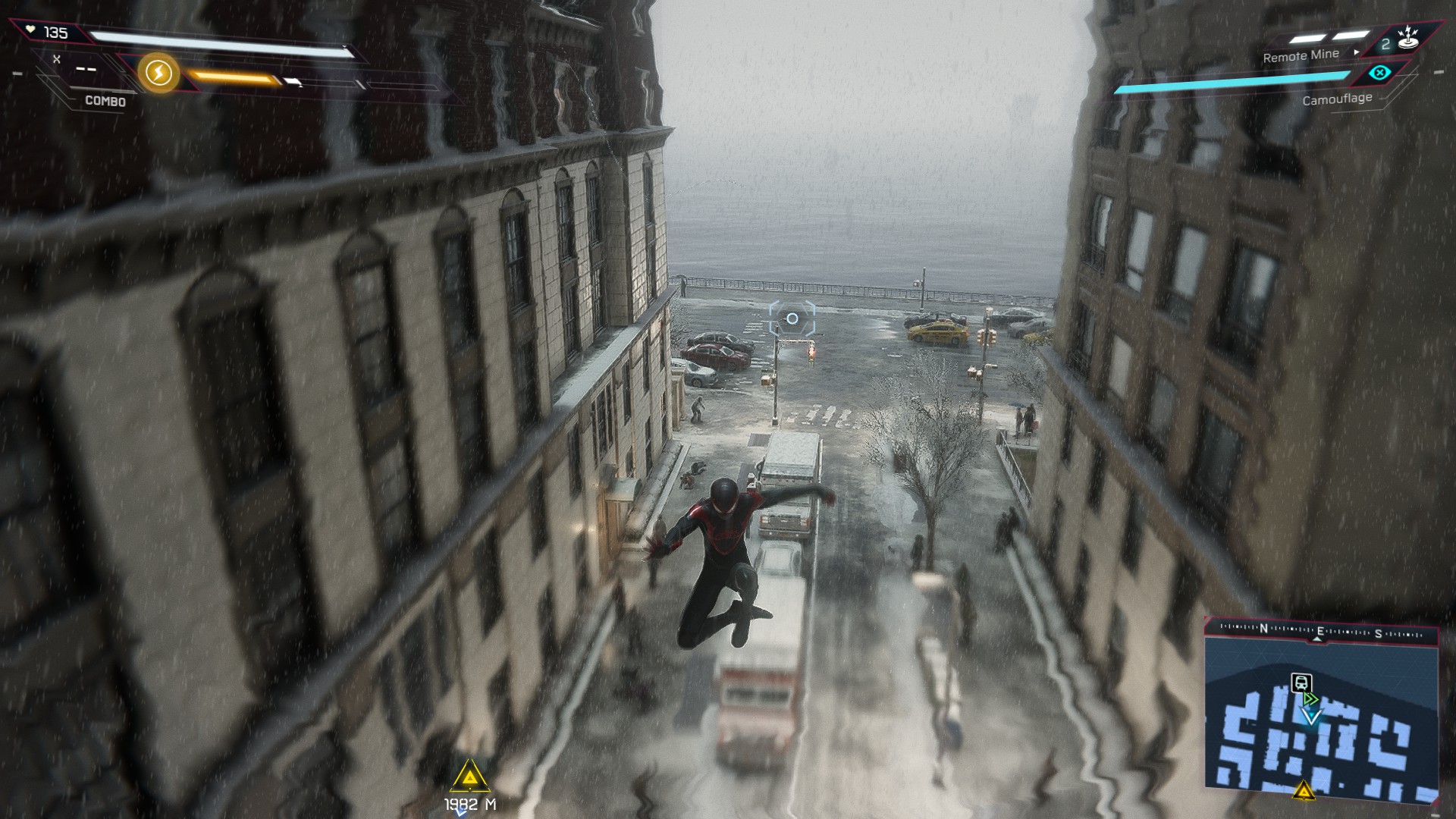Click the green double-arrow marker on minimap
Screen dimensions: 1456x819
click(x=1310, y=698)
